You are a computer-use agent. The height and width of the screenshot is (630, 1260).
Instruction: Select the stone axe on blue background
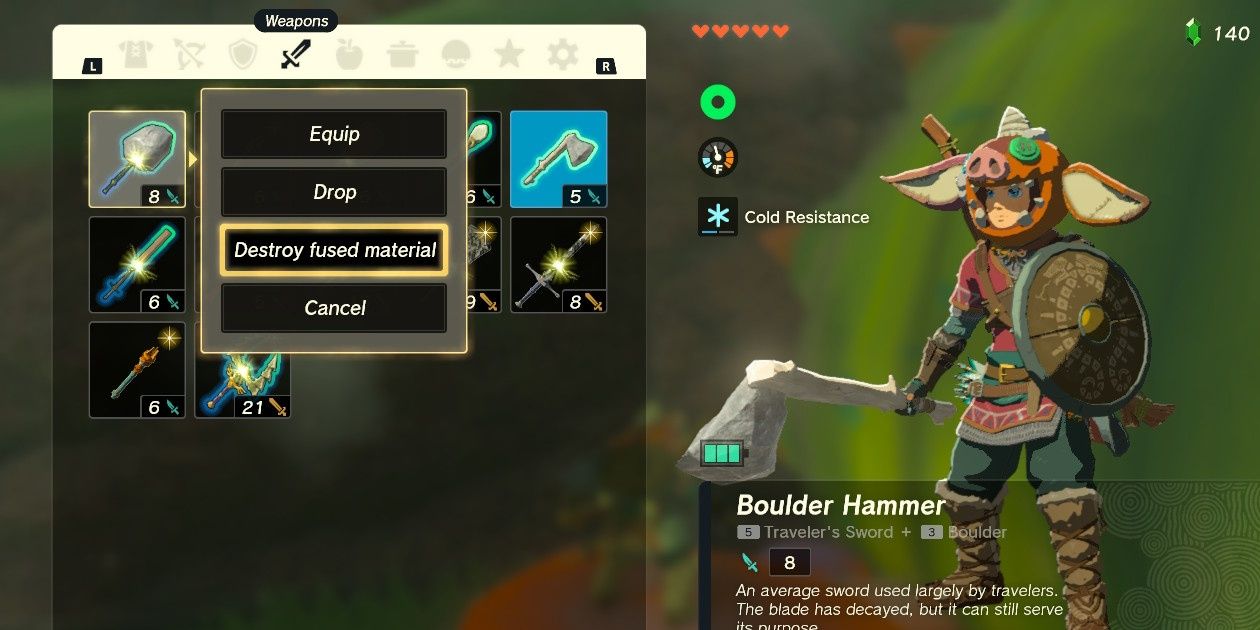pos(558,159)
